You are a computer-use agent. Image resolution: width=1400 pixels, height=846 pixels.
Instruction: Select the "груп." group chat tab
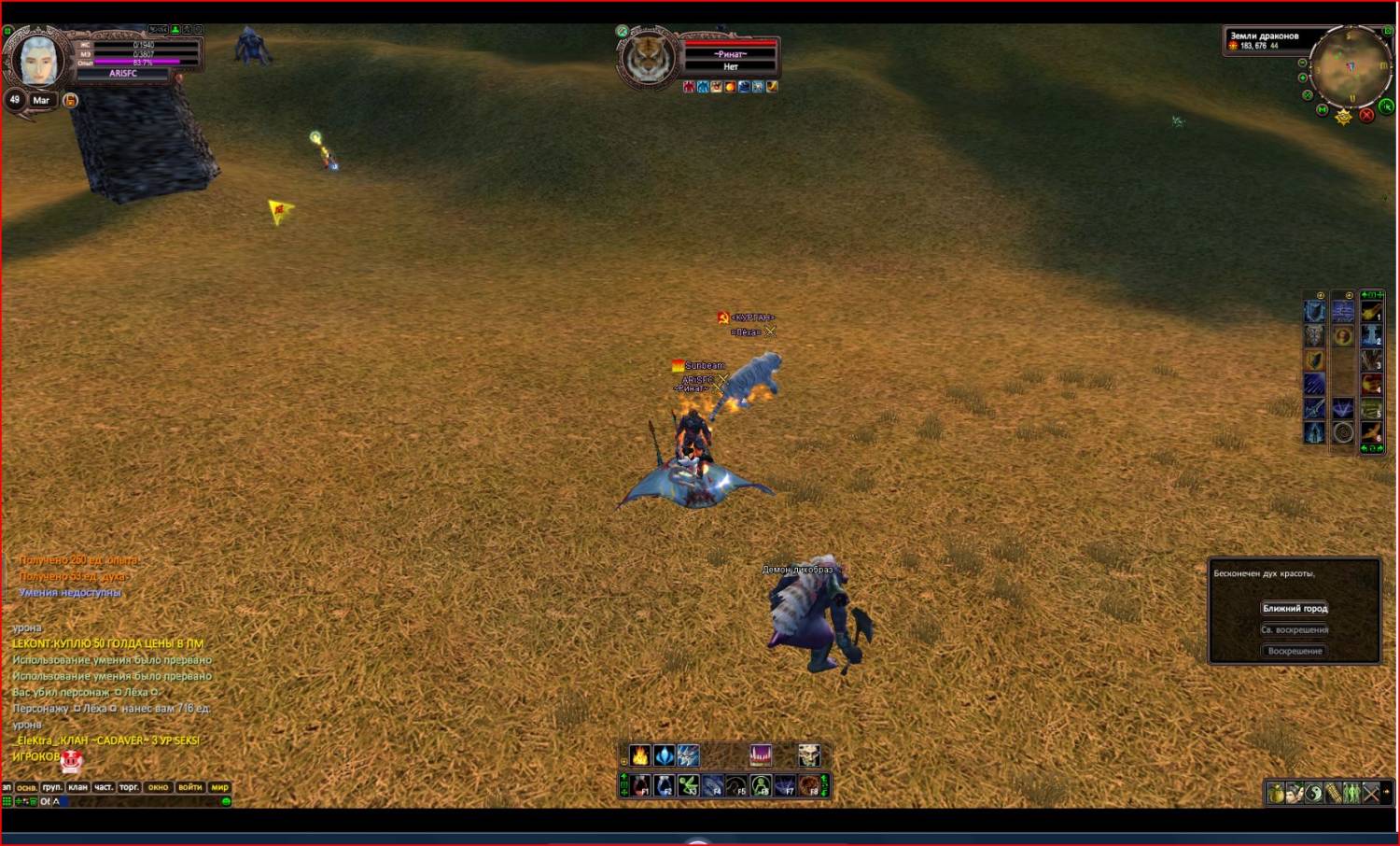click(52, 787)
